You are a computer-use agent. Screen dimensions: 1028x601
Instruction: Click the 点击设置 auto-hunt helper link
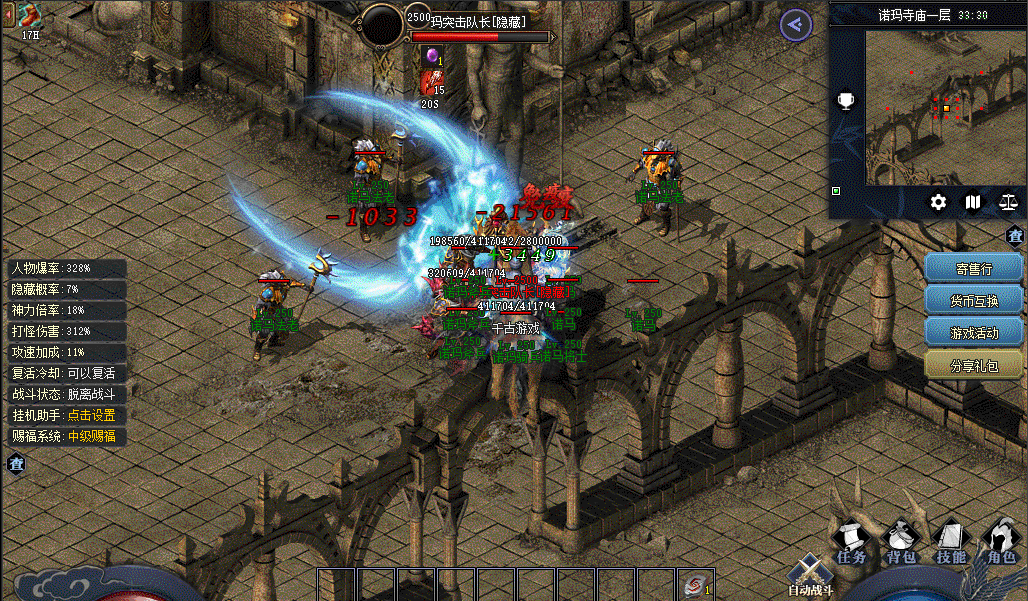[91, 415]
